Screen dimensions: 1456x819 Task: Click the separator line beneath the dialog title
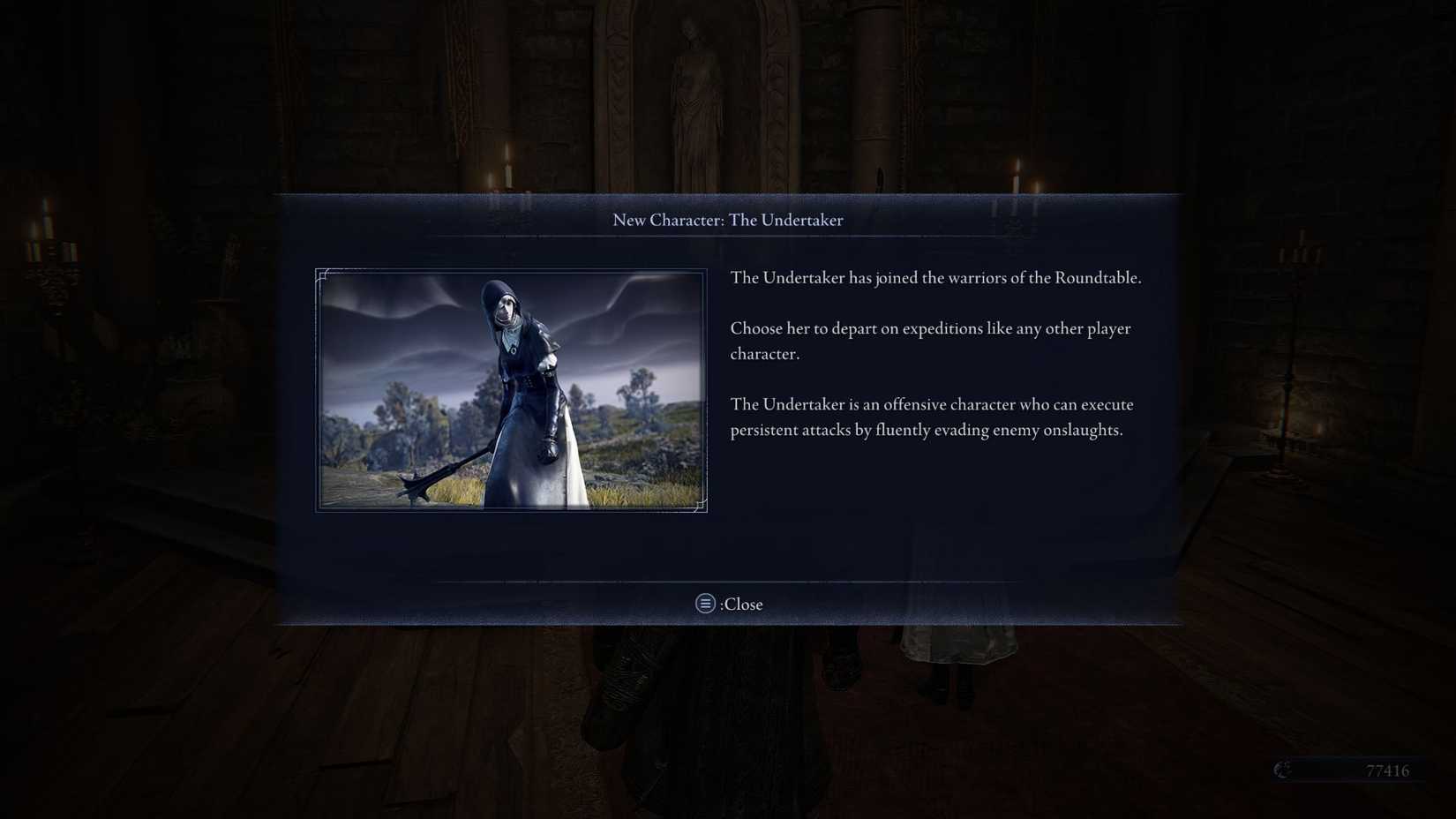tap(728, 237)
